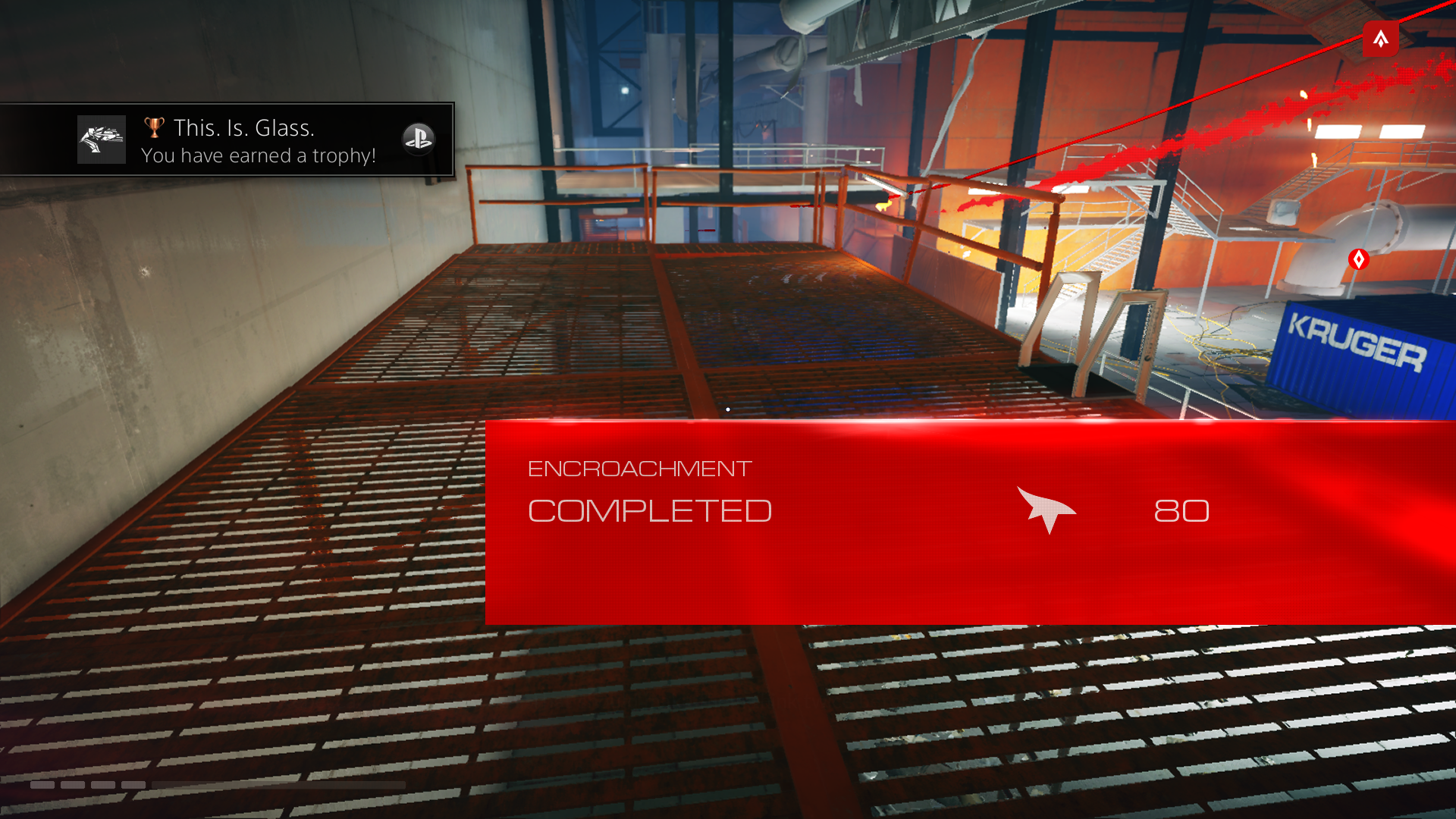1456x819 pixels.
Task: Click the red chevron waypoint icon top right
Action: (1381, 39)
